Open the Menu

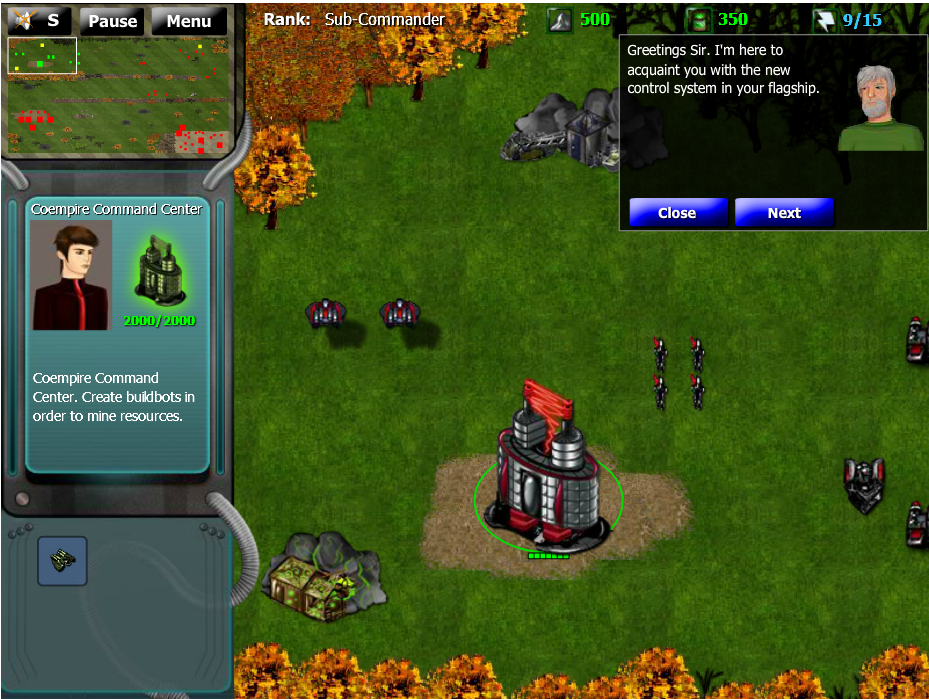(x=188, y=21)
